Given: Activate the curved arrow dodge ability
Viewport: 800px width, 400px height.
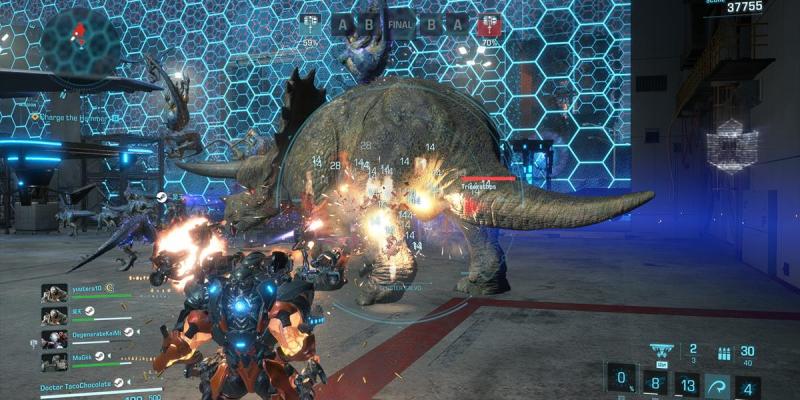Looking at the screenshot, I should (717, 384).
